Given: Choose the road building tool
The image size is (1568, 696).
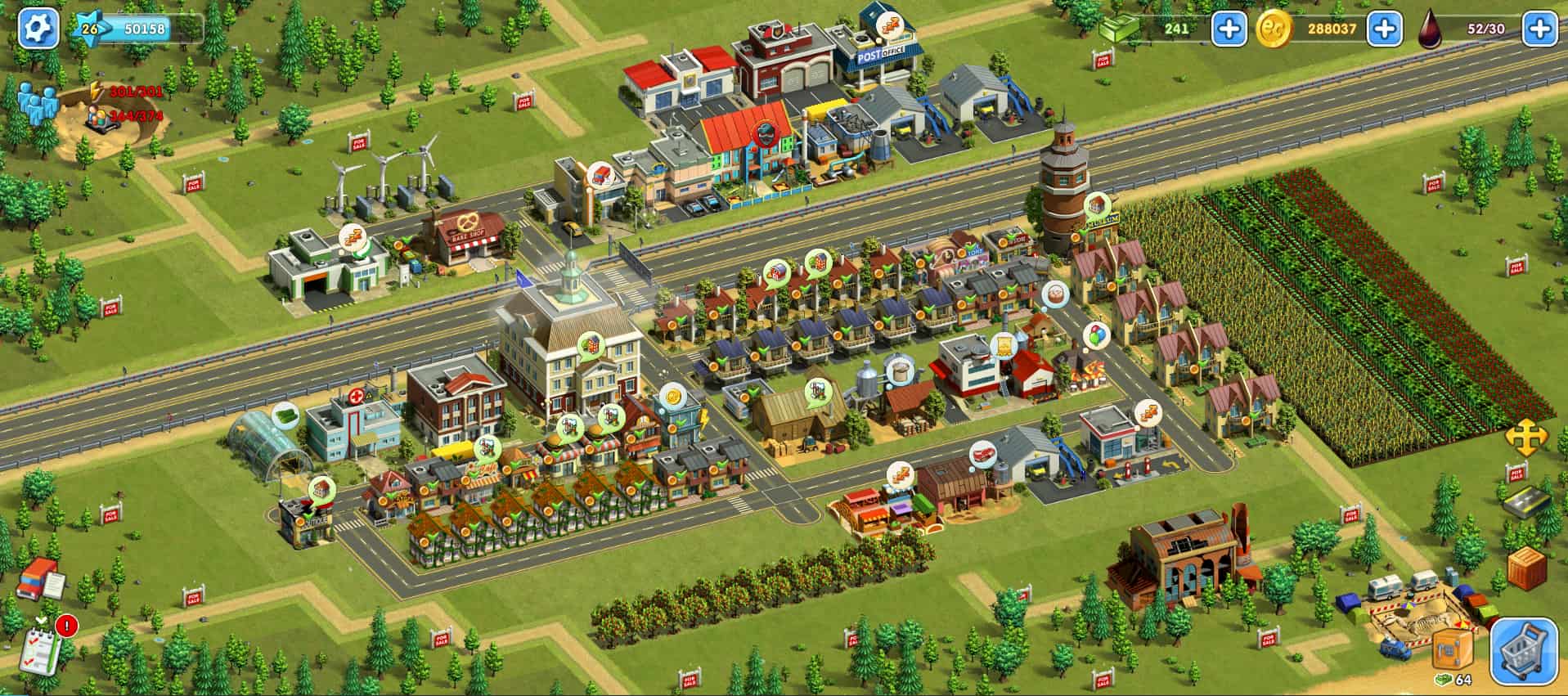Looking at the screenshot, I should click(1526, 502).
